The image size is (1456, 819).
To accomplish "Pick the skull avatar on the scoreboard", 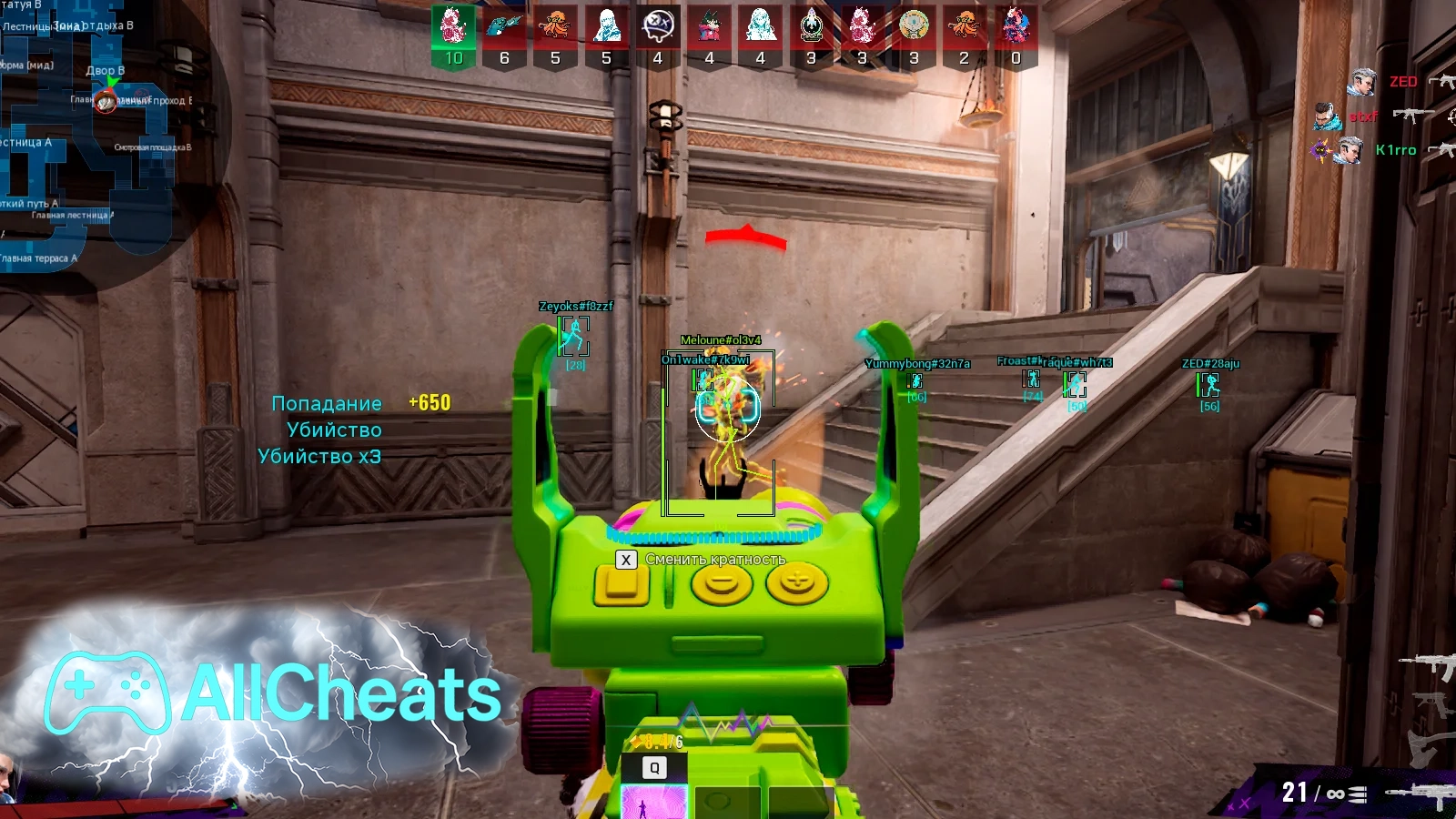I will click(x=657, y=27).
